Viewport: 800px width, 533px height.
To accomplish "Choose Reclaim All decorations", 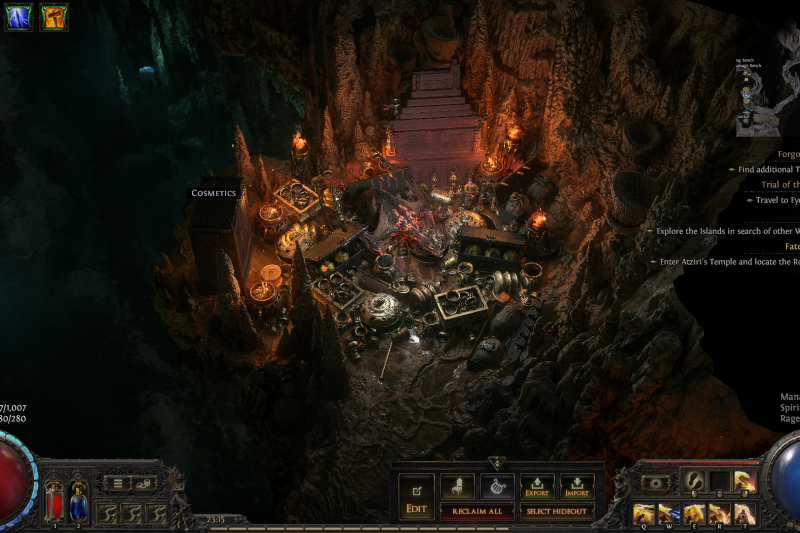I will (x=483, y=511).
